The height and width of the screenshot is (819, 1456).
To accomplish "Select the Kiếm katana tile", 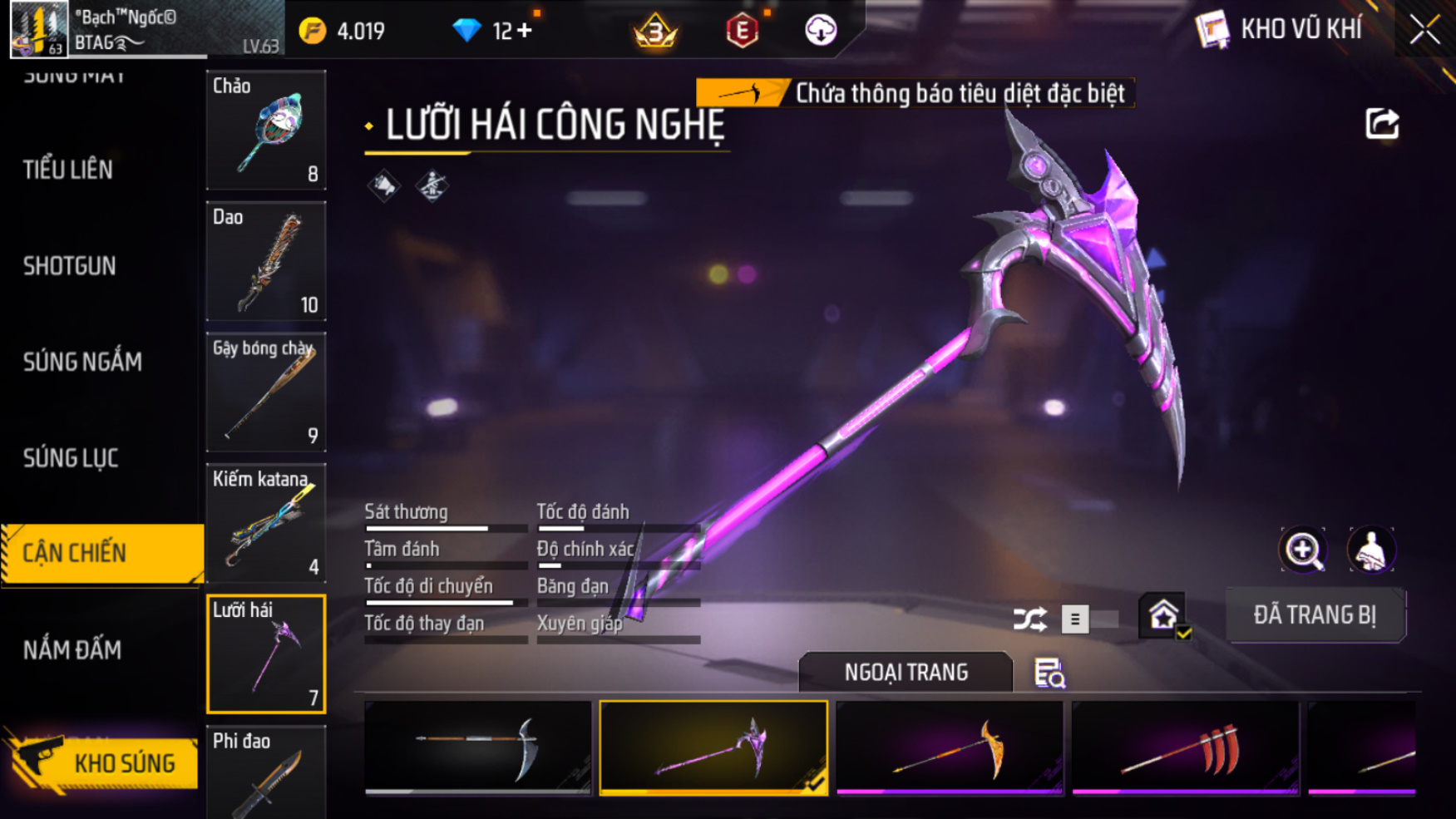I will pyautogui.click(x=266, y=523).
